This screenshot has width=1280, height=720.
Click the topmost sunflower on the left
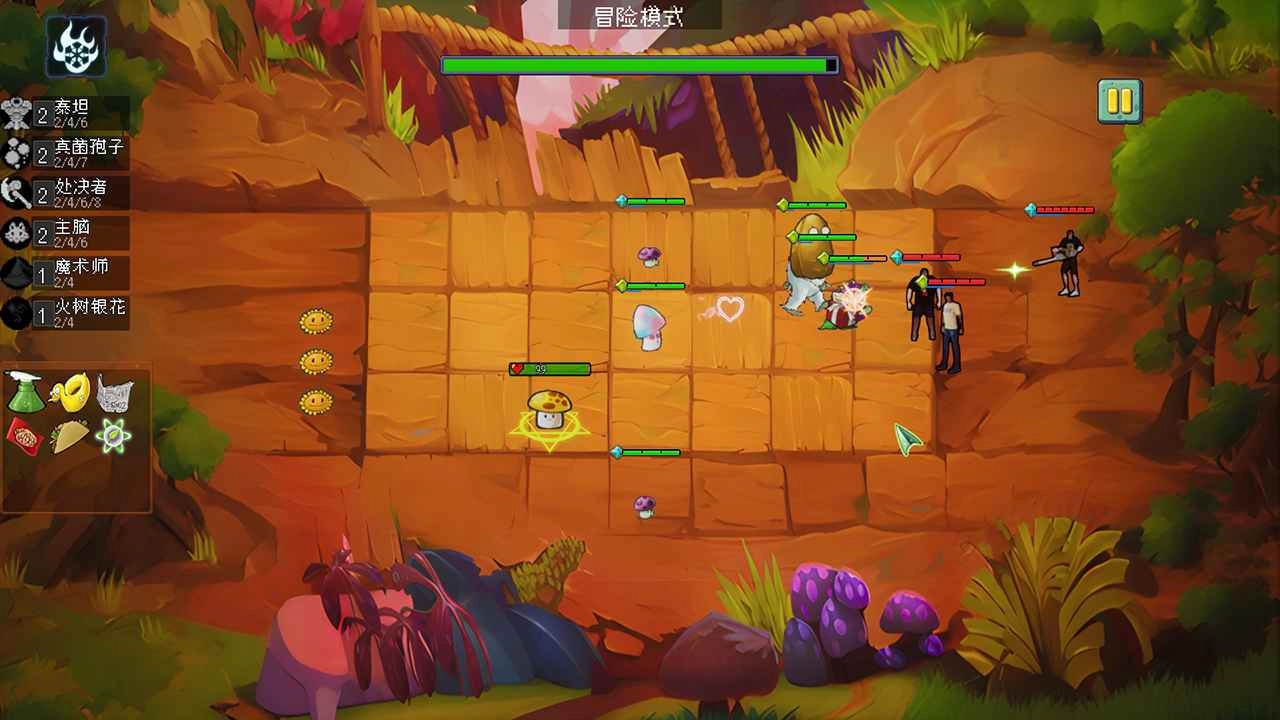coord(318,320)
